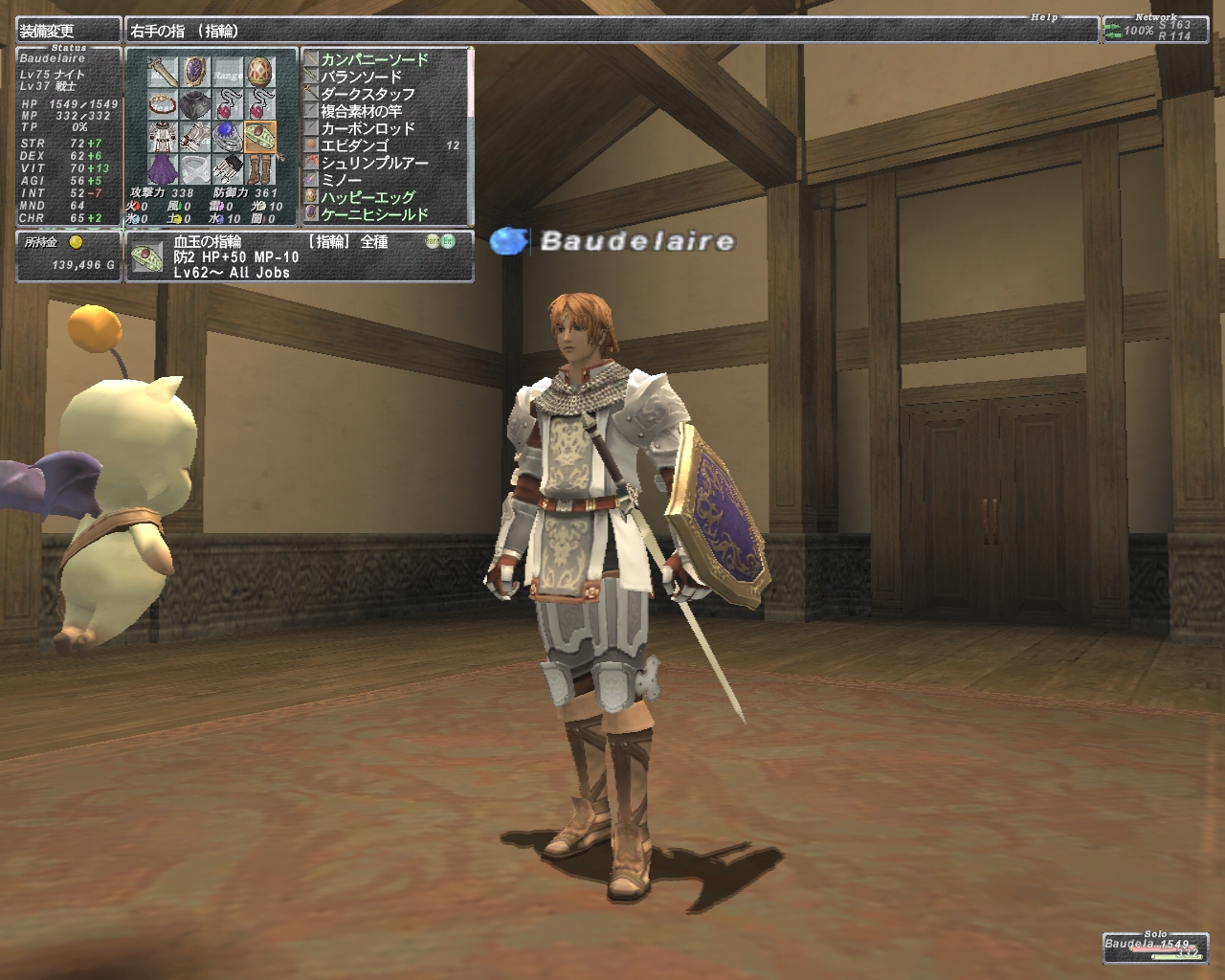Select the brown boots feet slot
The height and width of the screenshot is (980, 1225).
[x=260, y=168]
